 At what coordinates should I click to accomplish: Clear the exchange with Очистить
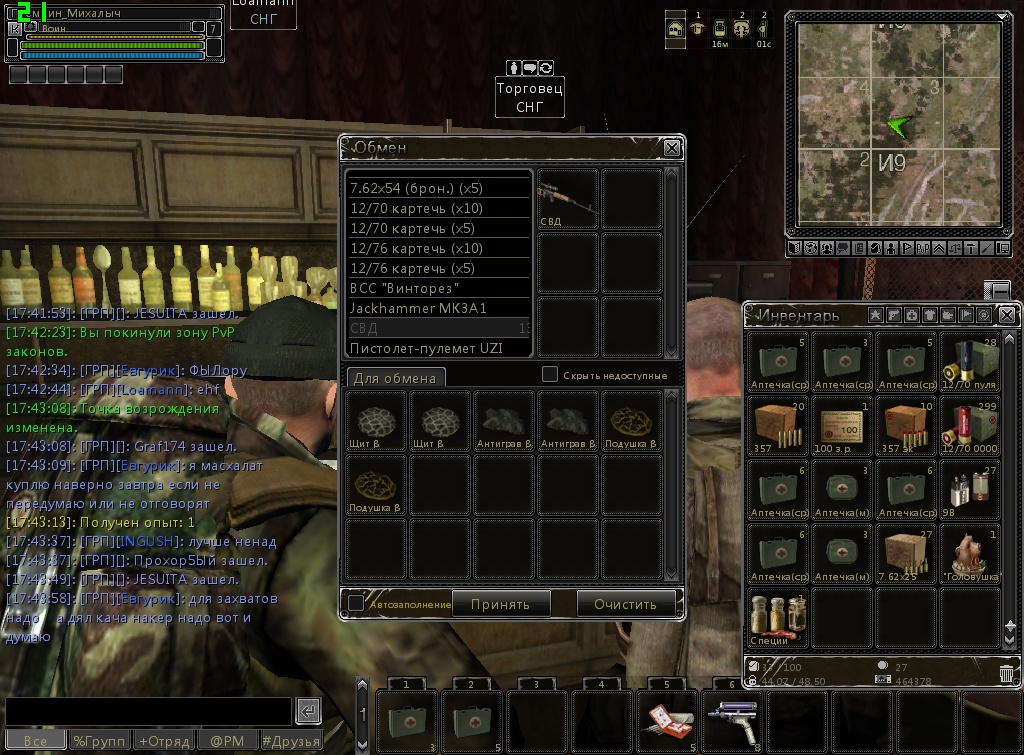tap(625, 603)
